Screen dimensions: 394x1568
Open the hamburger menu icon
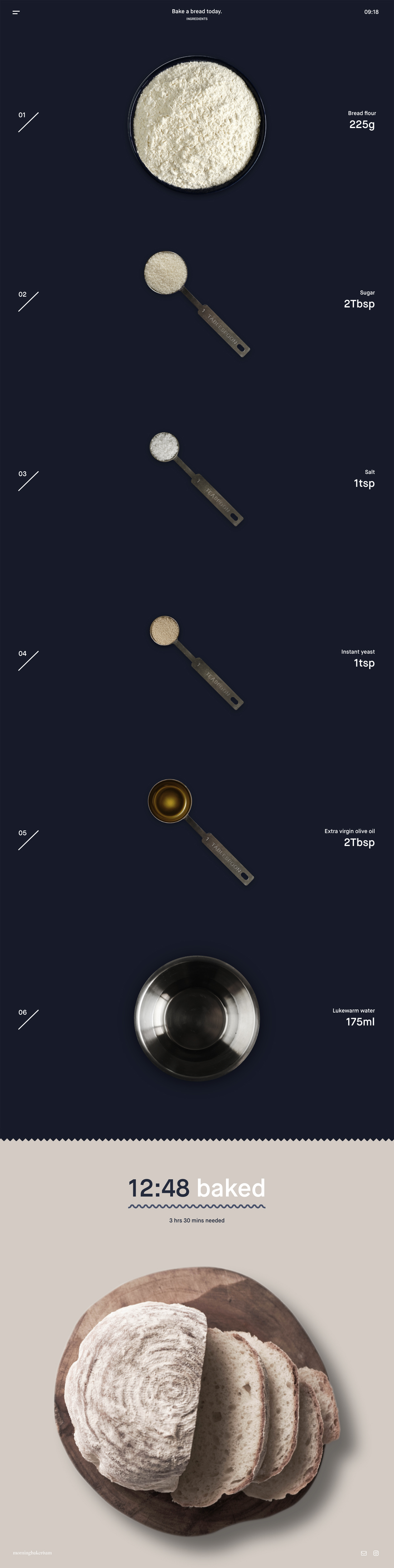pyautogui.click(x=16, y=12)
